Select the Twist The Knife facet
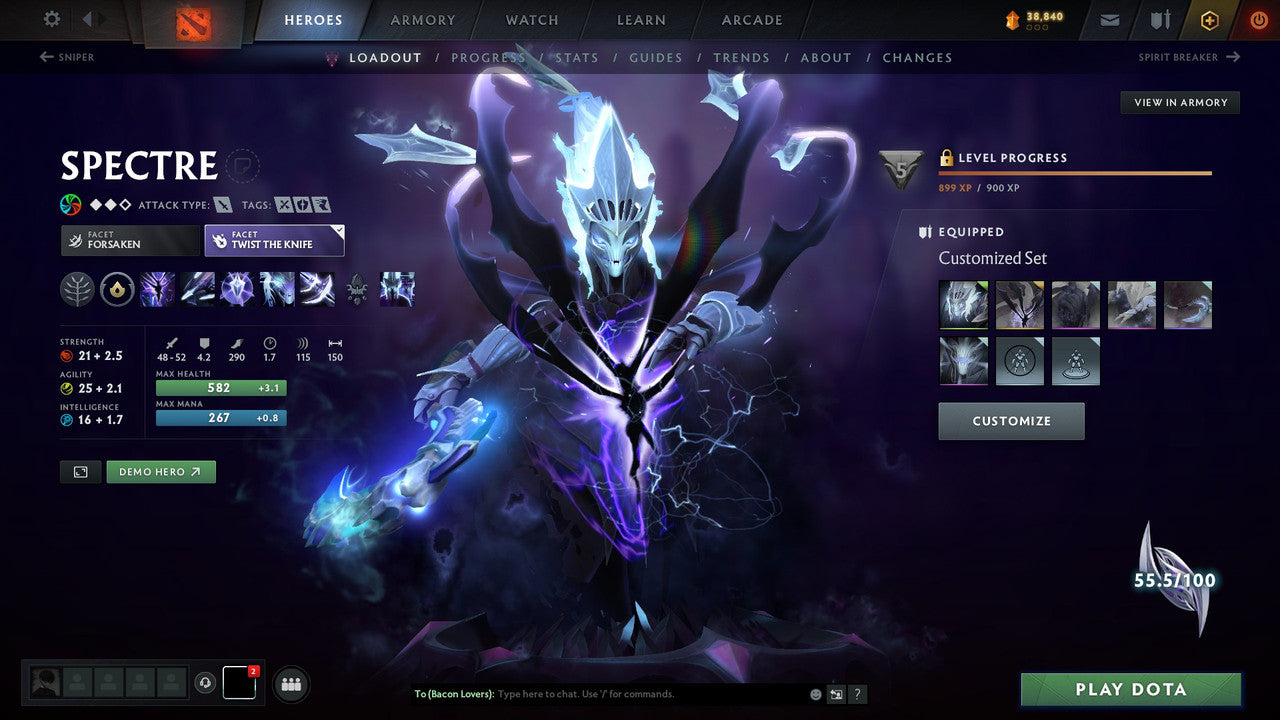 (274, 240)
